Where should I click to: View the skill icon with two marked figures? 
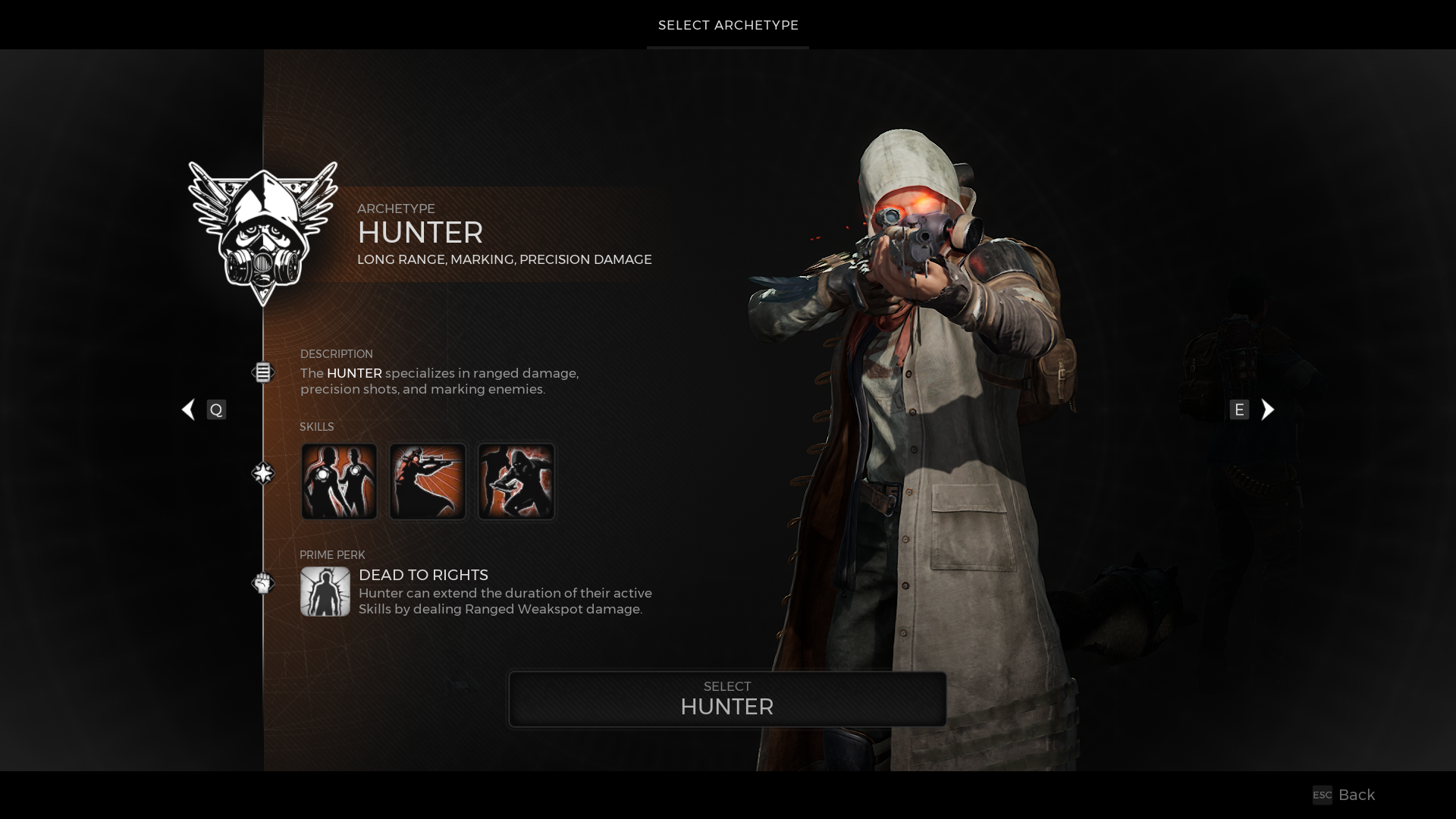[x=339, y=482]
